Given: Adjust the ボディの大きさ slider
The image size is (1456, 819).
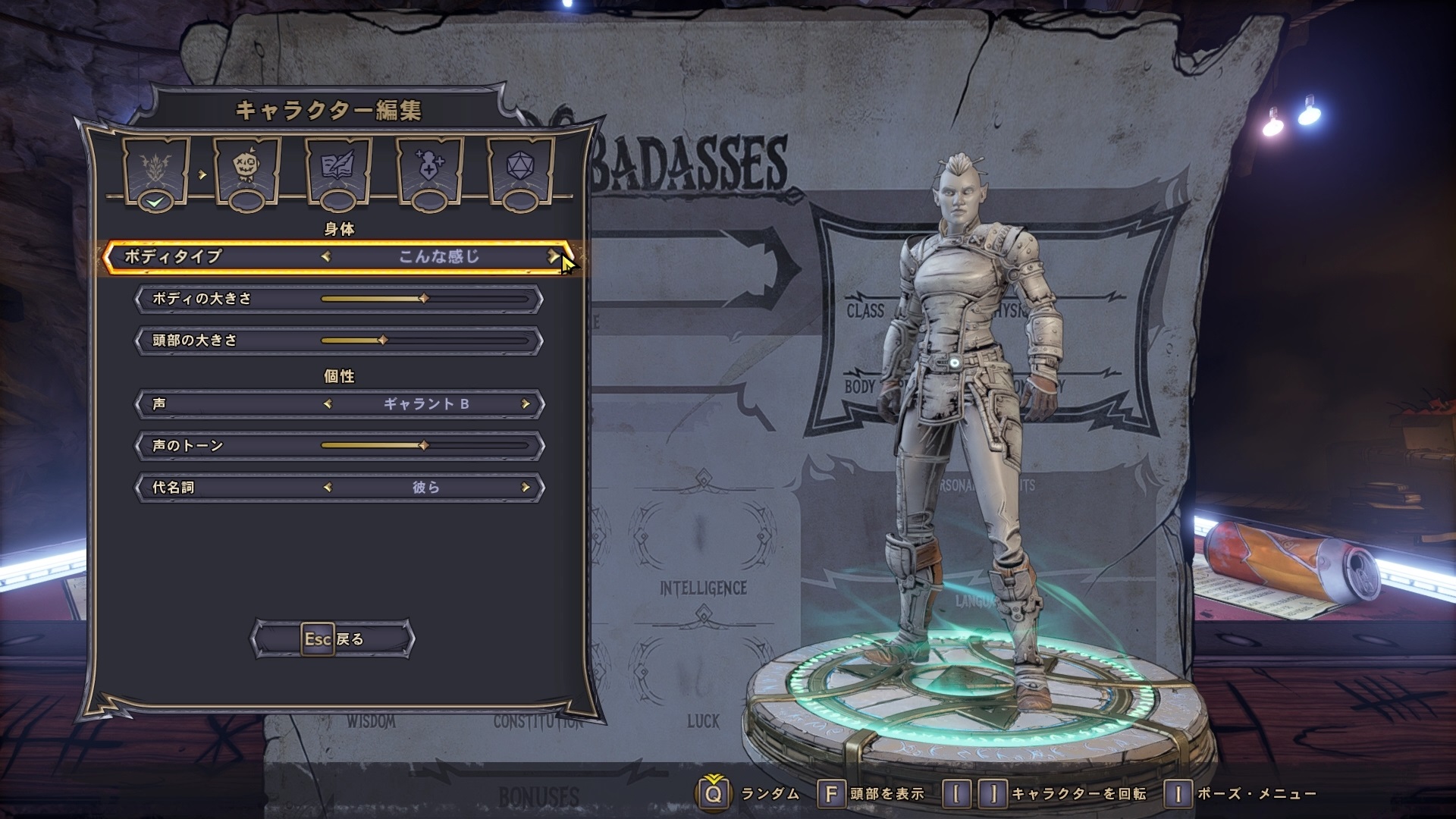Looking at the screenshot, I should [423, 299].
